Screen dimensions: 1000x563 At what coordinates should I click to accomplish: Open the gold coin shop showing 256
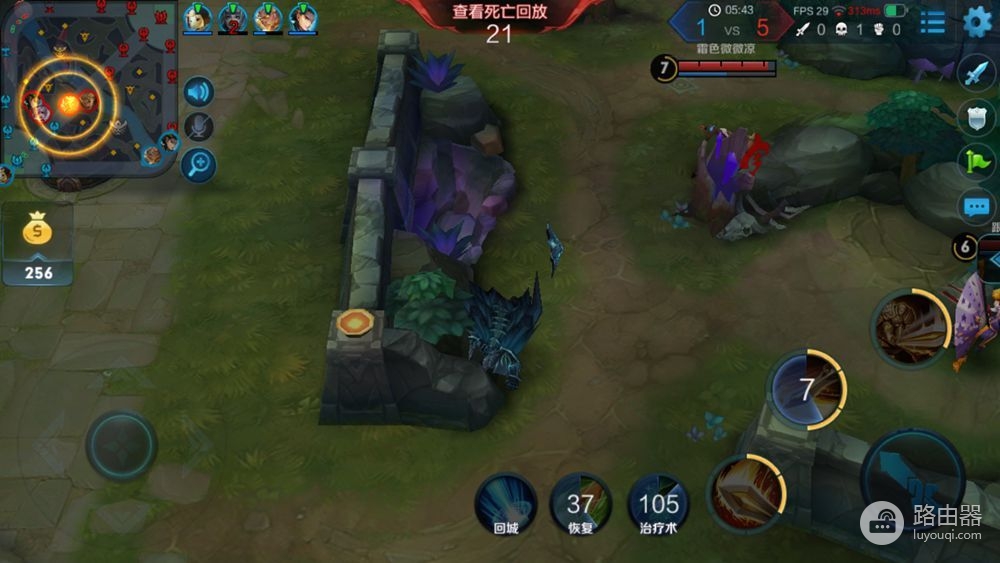38,245
